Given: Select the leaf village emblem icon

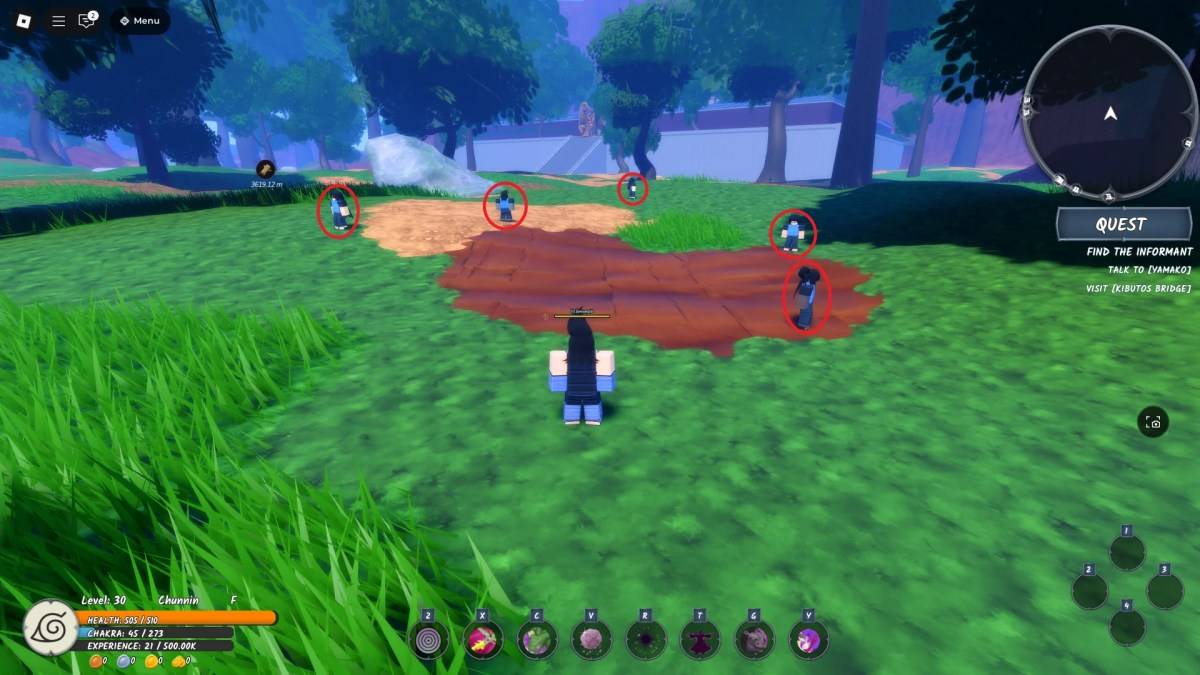Looking at the screenshot, I should pos(51,627).
